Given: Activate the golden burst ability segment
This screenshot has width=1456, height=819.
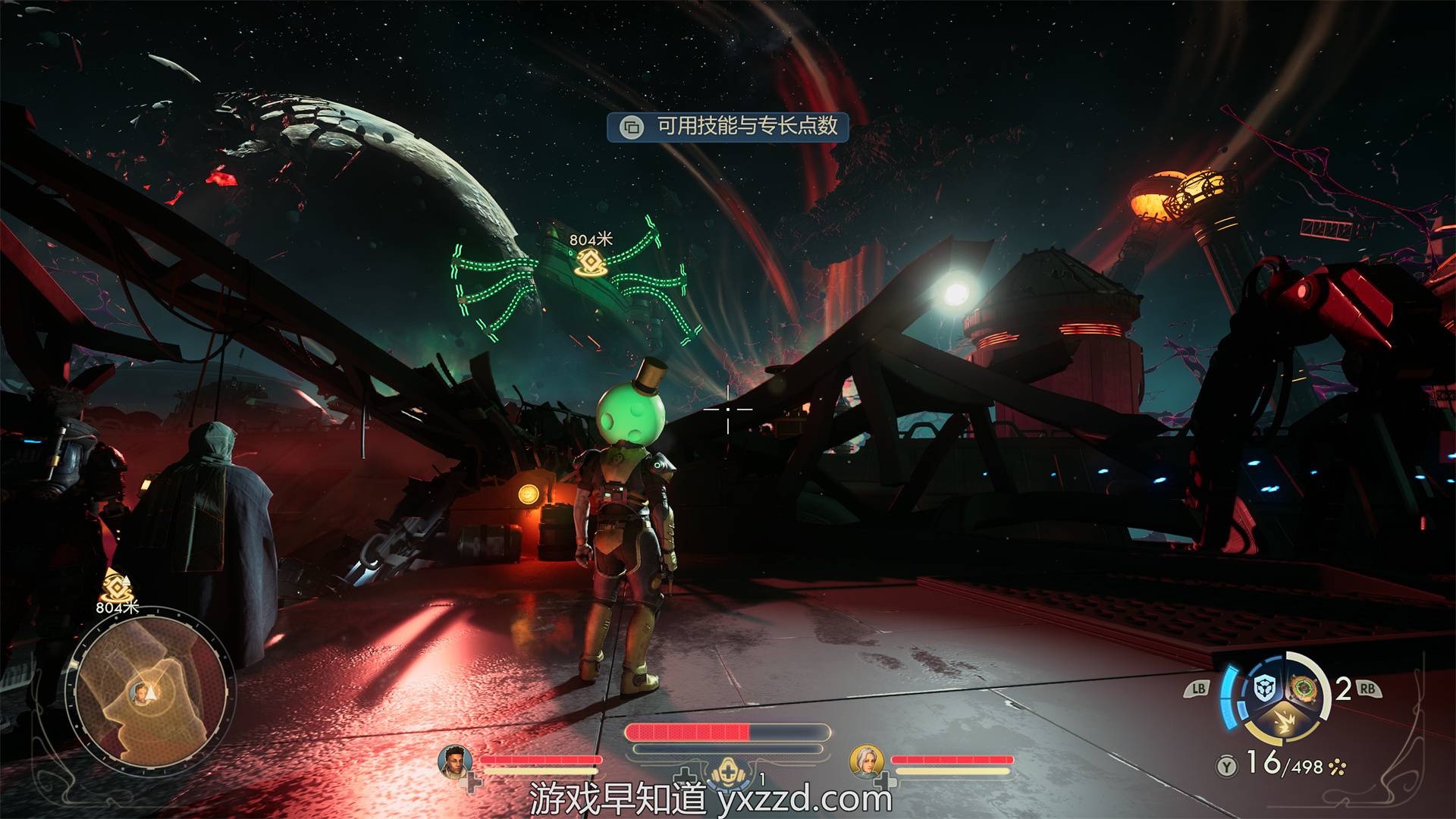Looking at the screenshot, I should [x=1285, y=722].
